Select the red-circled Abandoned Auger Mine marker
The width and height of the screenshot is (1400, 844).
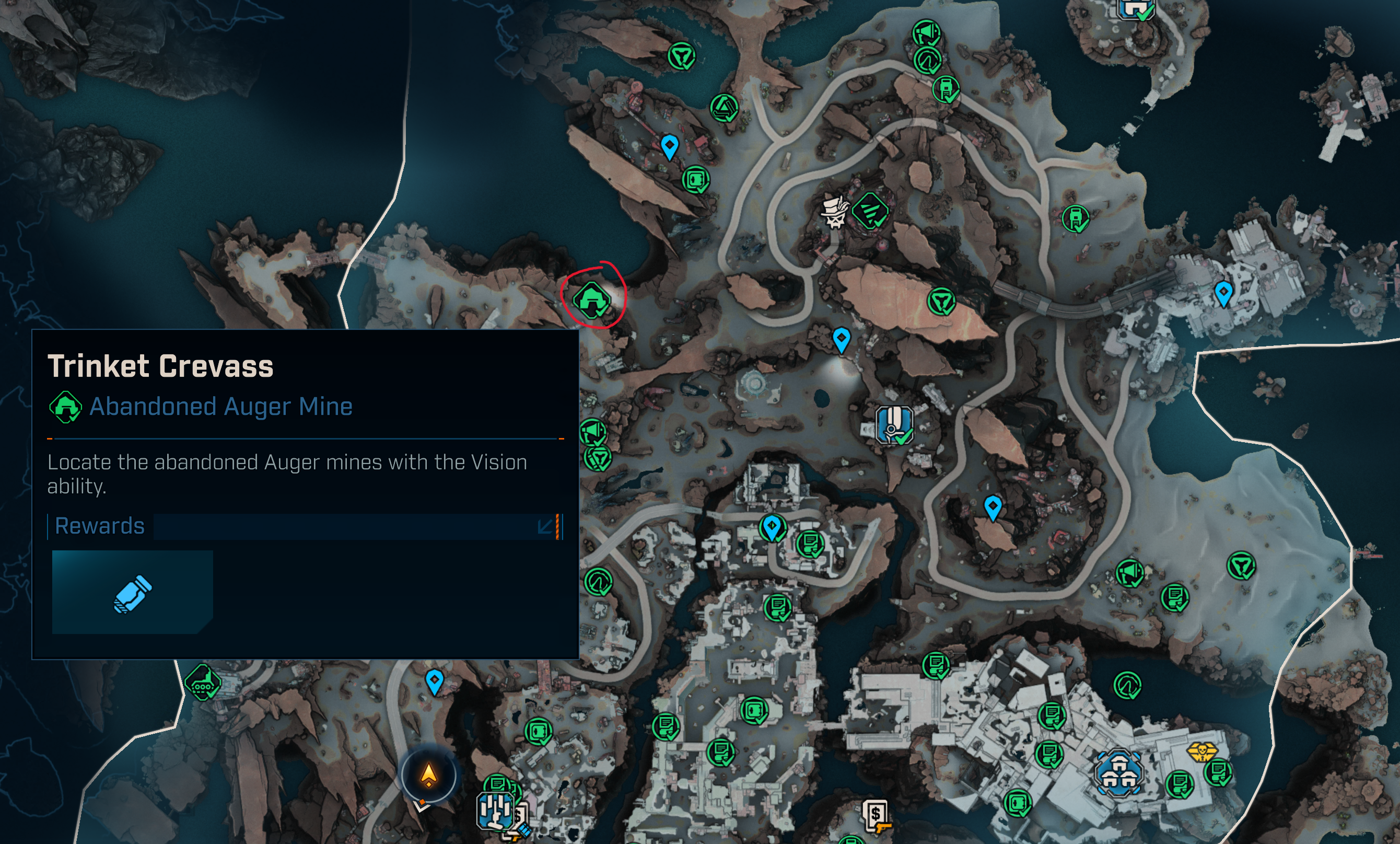(x=591, y=299)
